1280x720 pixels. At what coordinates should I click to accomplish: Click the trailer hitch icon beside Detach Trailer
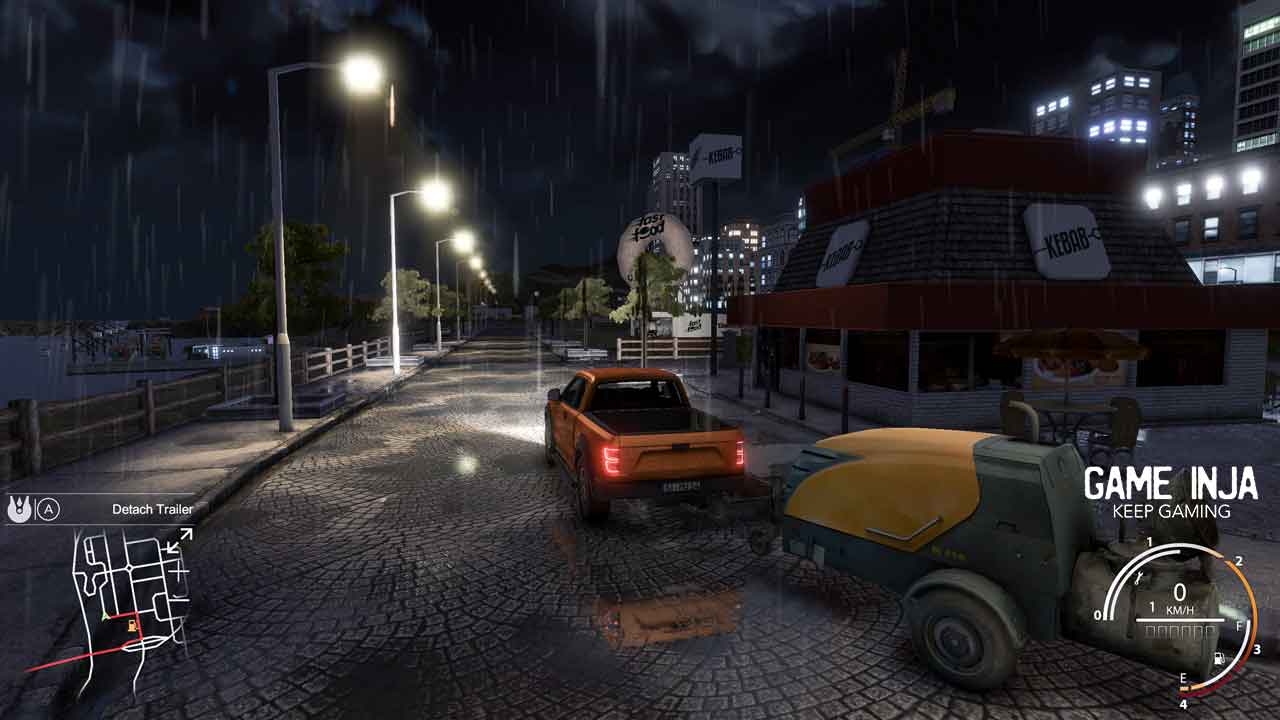pyautogui.click(x=18, y=509)
